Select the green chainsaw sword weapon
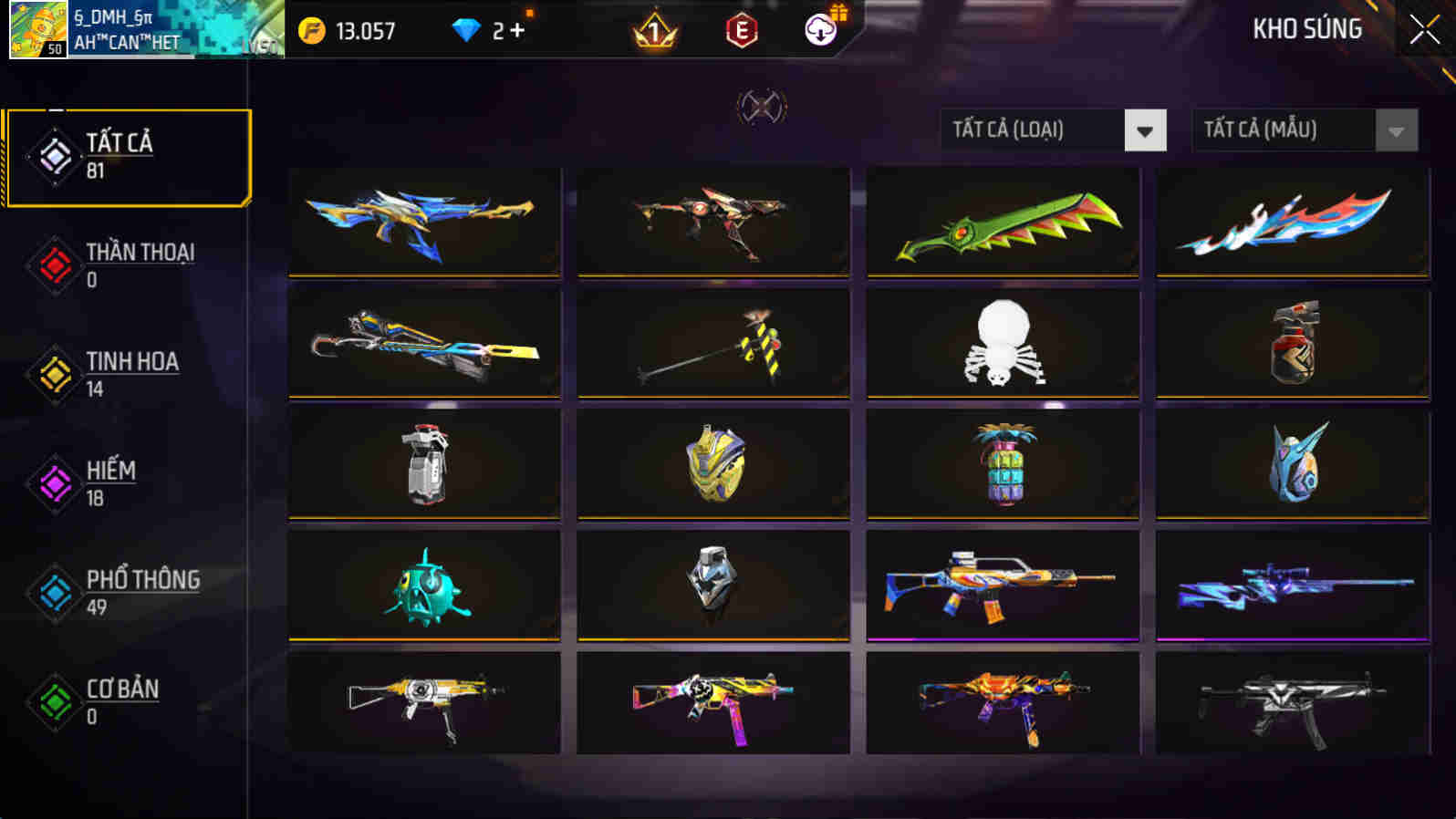Viewport: 1456px width, 819px height. tap(1003, 221)
